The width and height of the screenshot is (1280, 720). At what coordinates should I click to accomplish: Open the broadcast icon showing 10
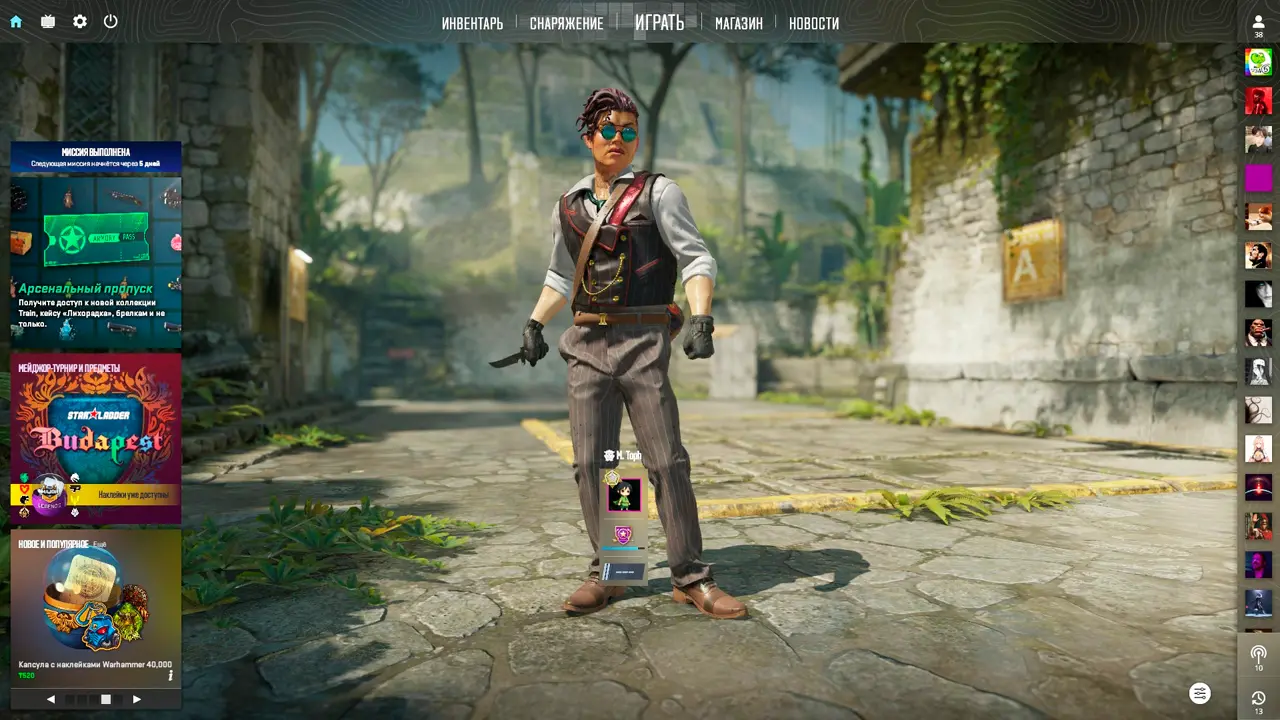pos(1258,655)
